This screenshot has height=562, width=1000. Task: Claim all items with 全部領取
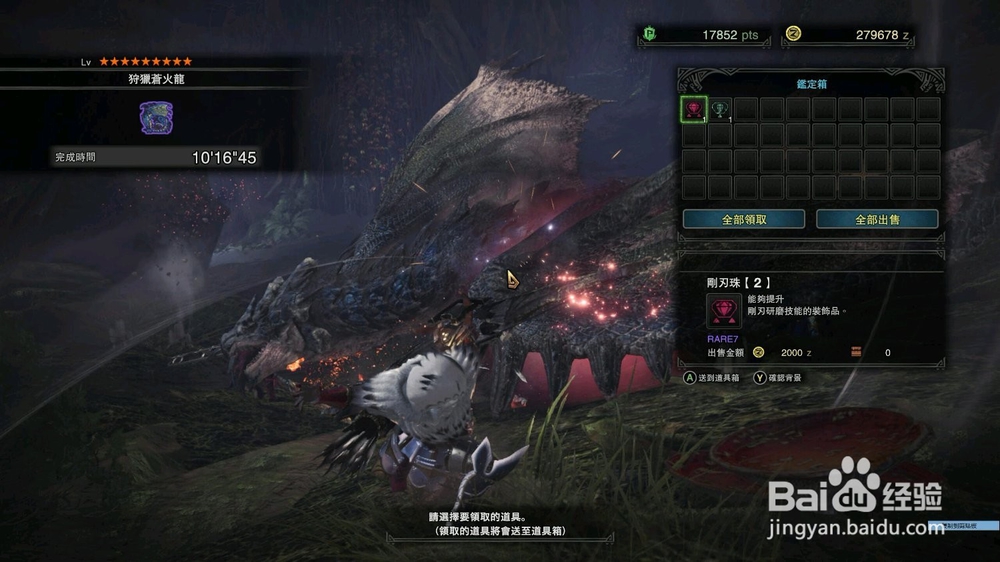click(744, 219)
